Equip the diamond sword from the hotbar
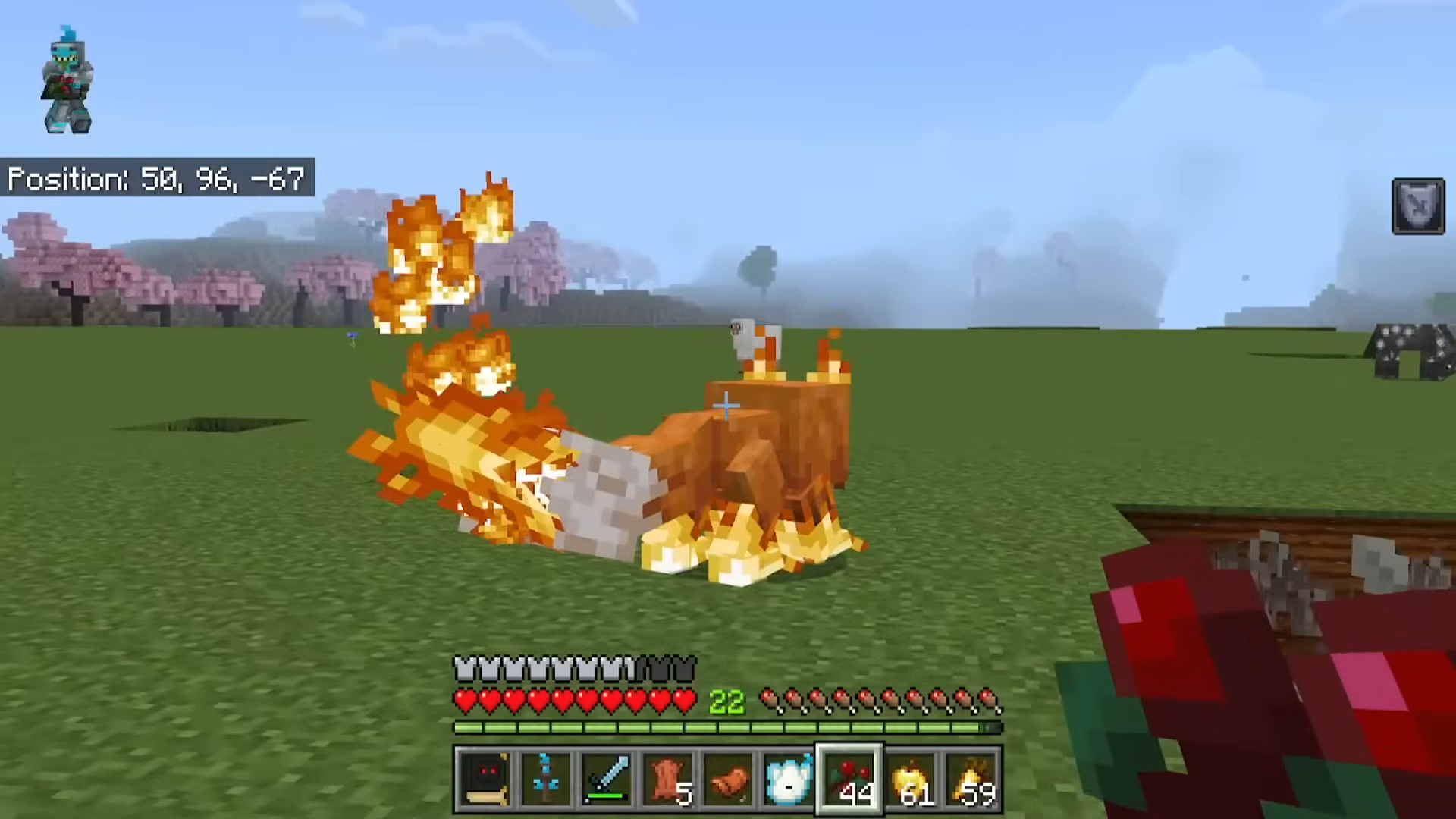 606,780
